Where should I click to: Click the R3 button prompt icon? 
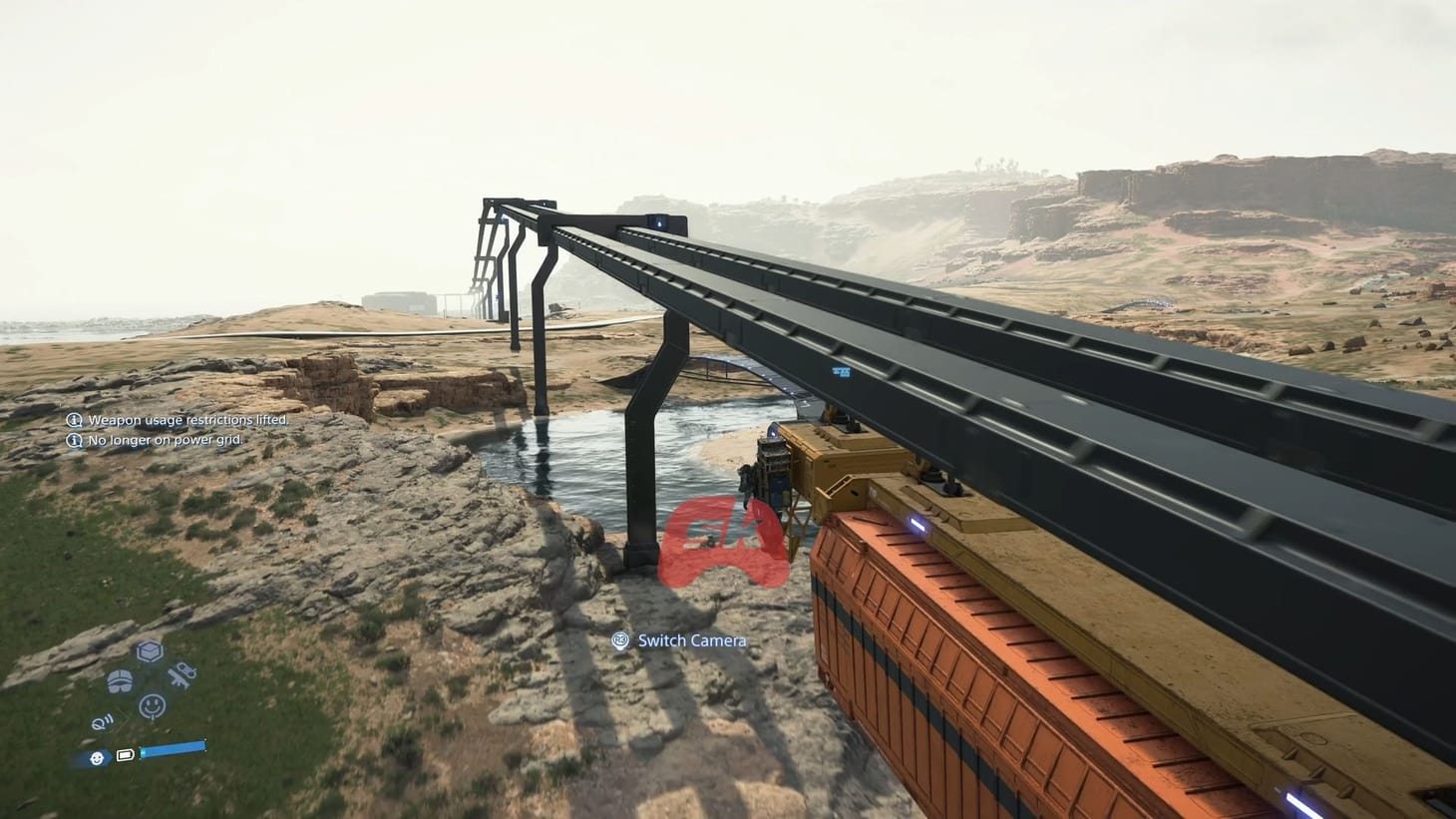620,640
